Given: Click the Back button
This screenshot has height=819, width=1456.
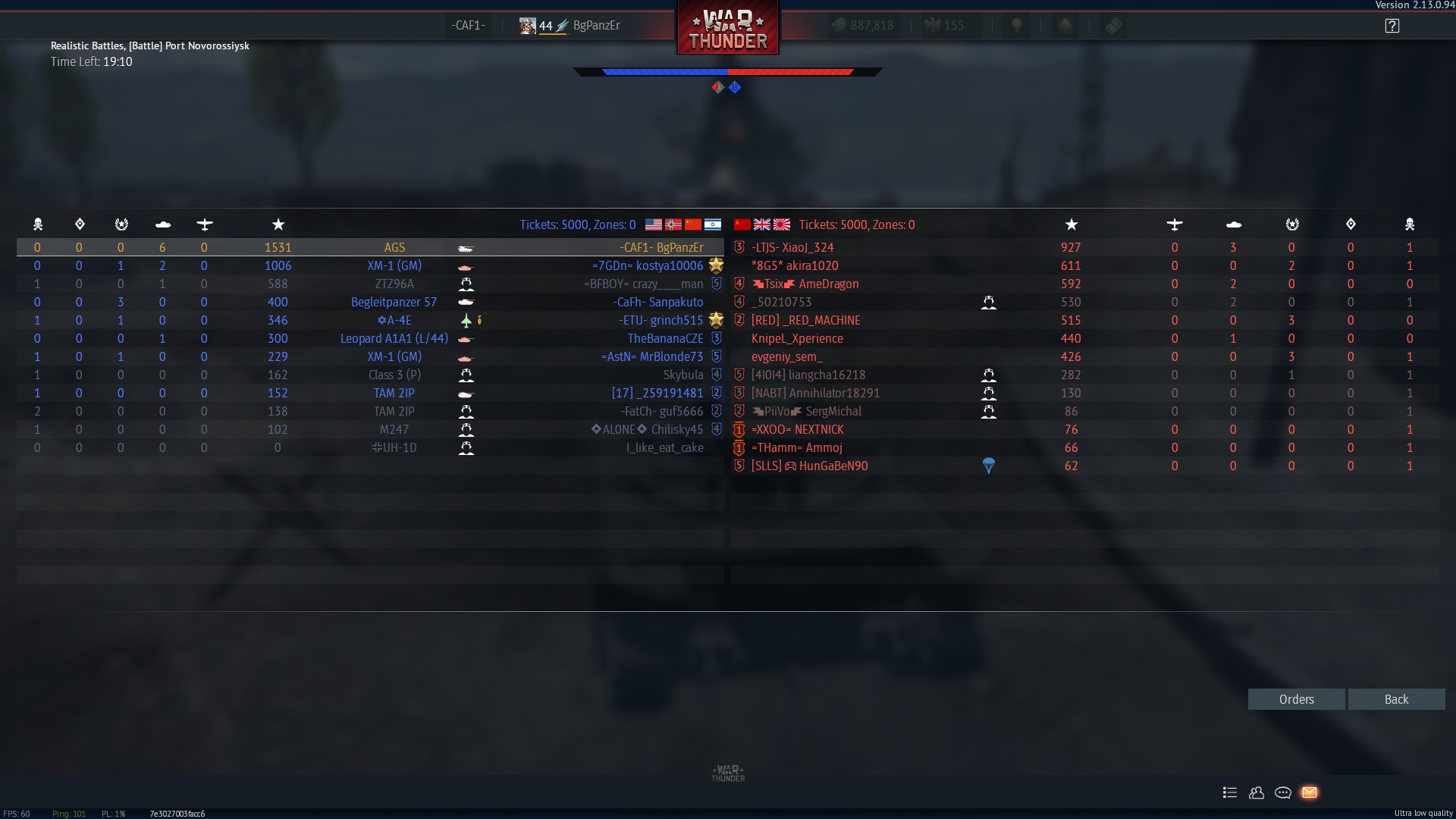Looking at the screenshot, I should click(1396, 699).
